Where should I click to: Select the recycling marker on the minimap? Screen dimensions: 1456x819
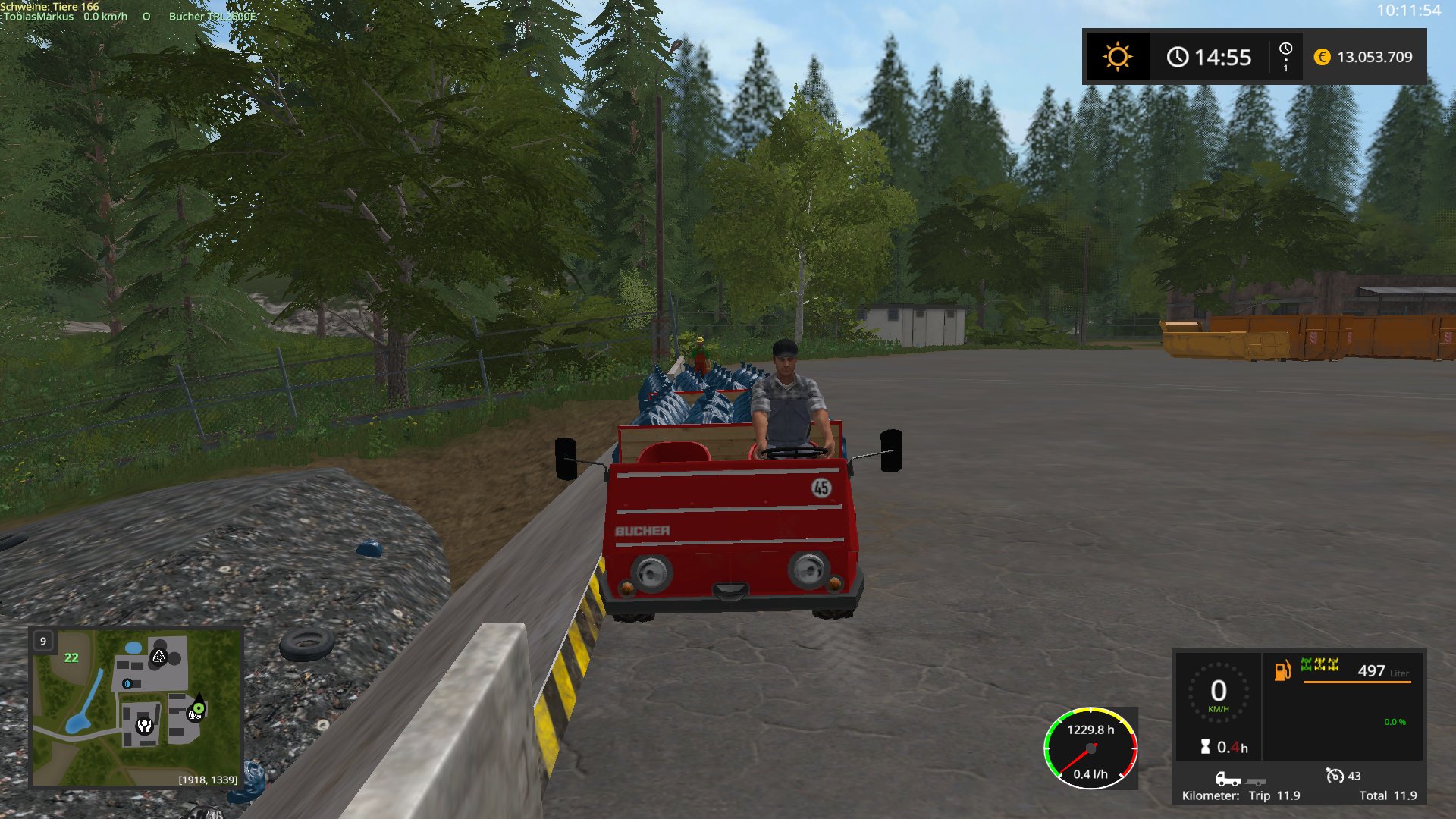pyautogui.click(x=158, y=656)
